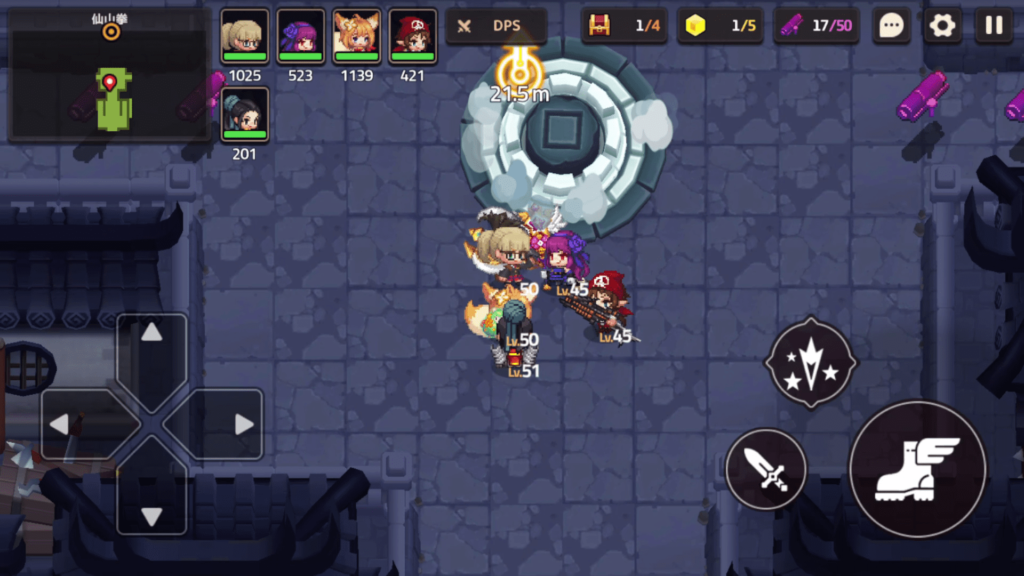Choose the fox-eared hero portrait
The height and width of the screenshot is (576, 1024).
[356, 37]
